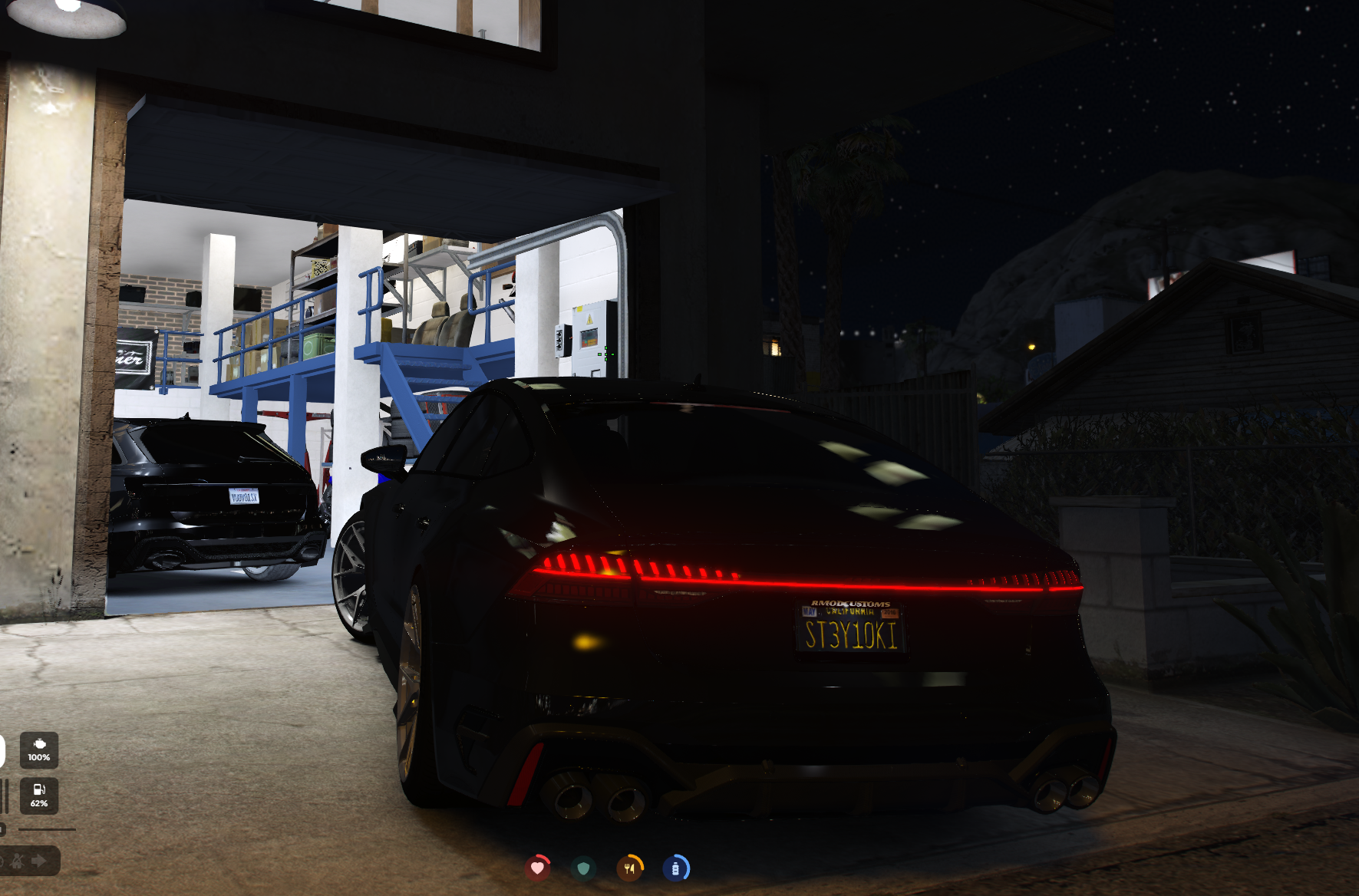The image size is (1359, 896).
Task: Click the water bottle thirst icon
Action: pyautogui.click(x=676, y=869)
